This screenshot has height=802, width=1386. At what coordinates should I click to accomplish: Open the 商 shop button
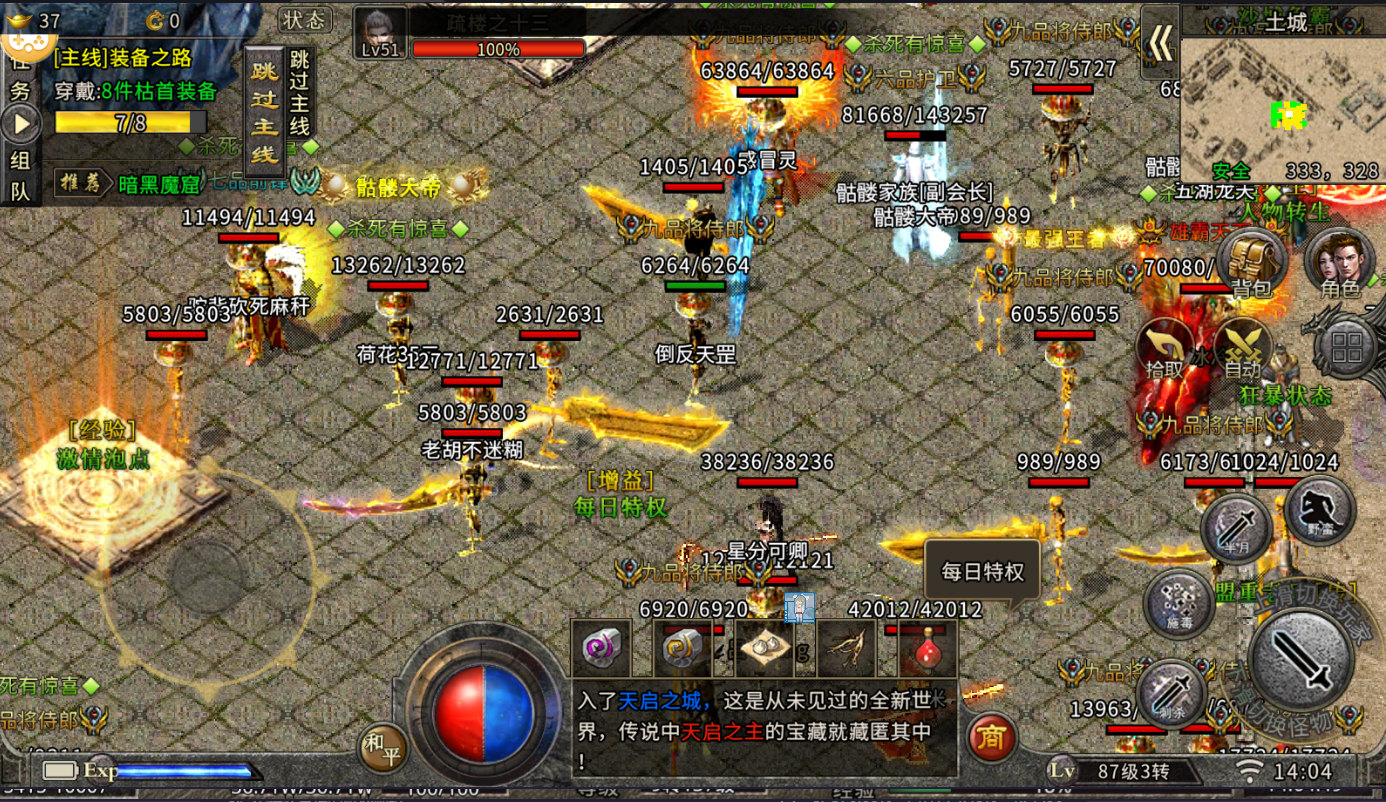pos(990,738)
